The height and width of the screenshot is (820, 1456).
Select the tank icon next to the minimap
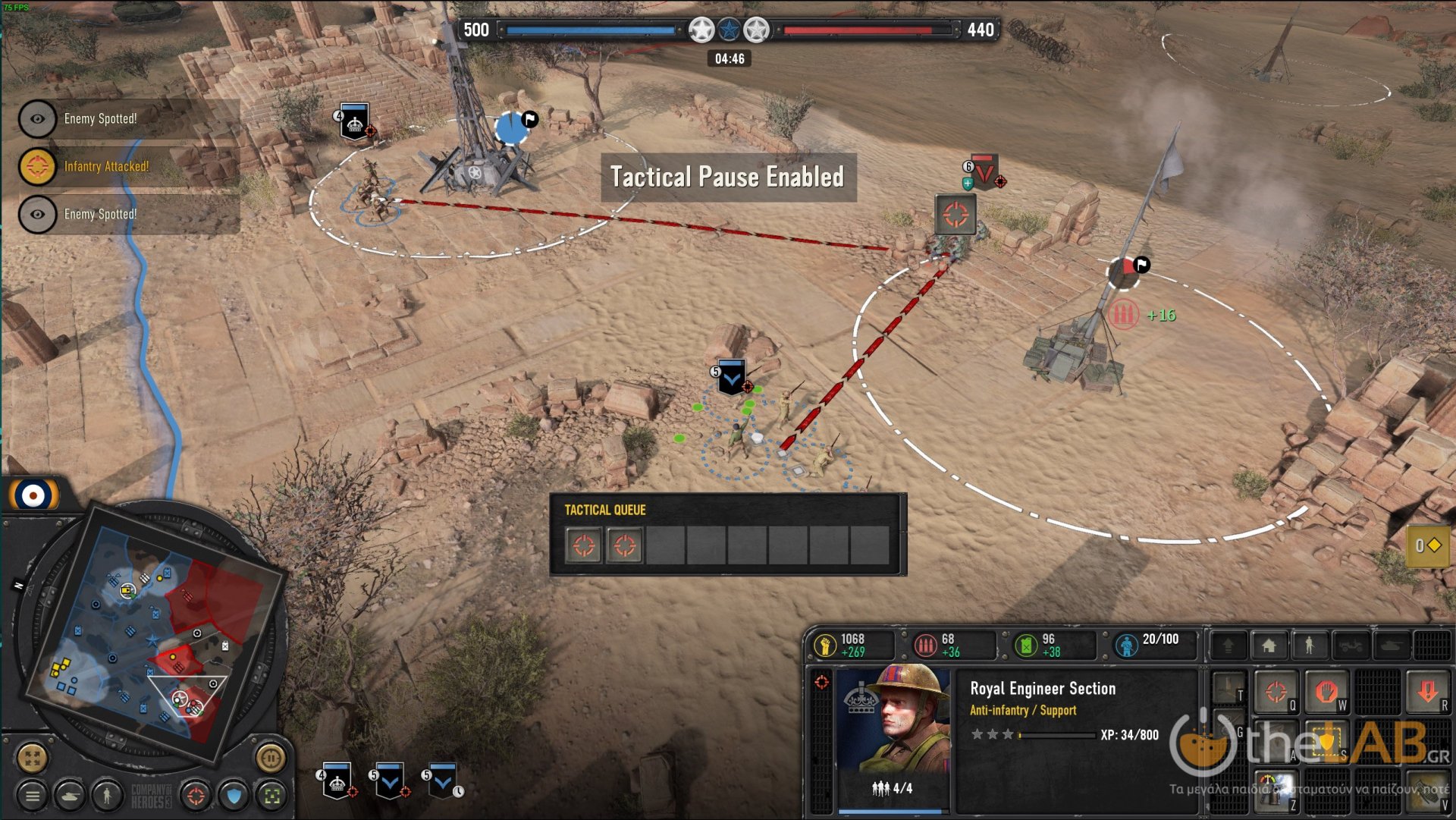pos(69,797)
